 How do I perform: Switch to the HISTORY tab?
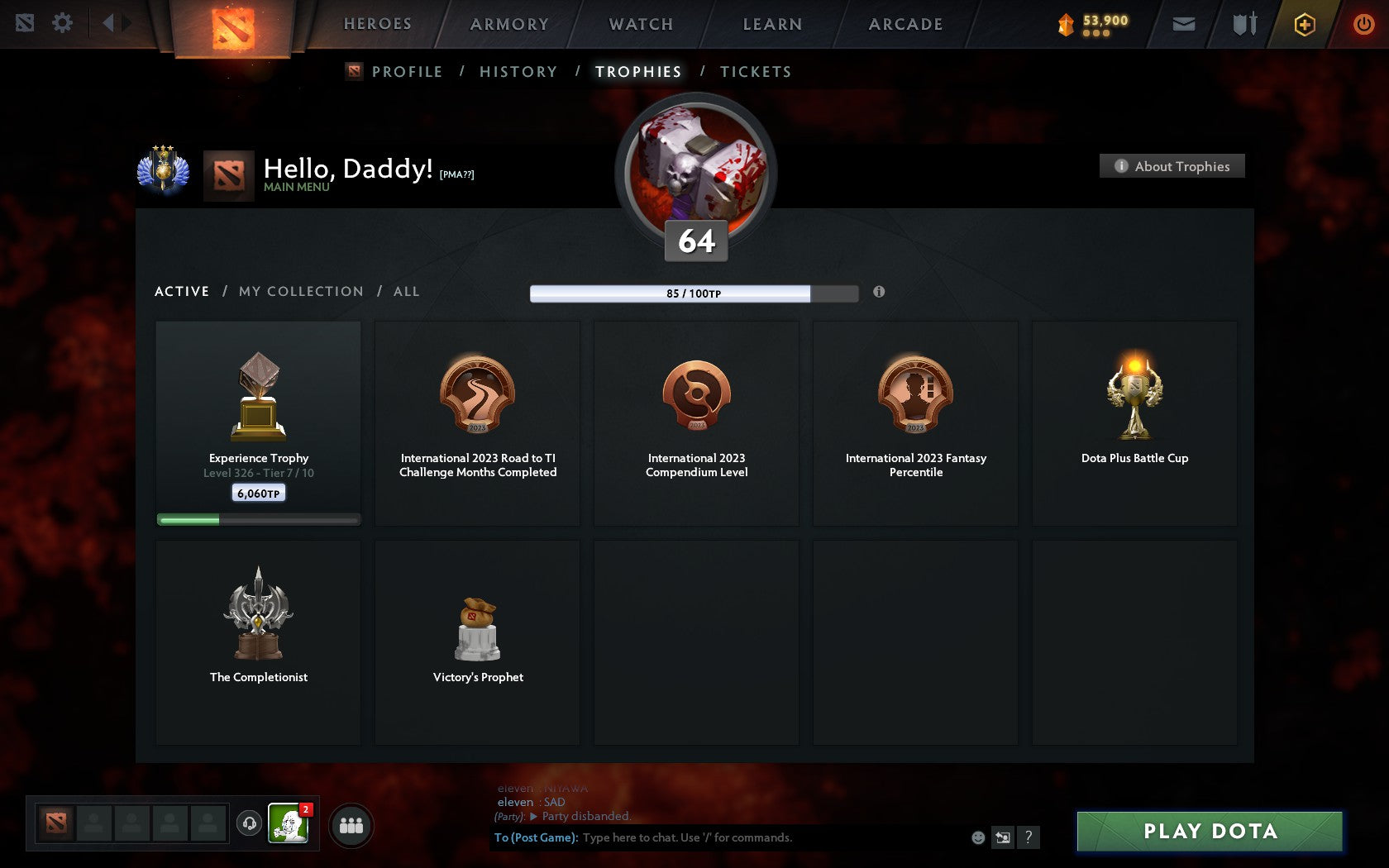[x=518, y=72]
